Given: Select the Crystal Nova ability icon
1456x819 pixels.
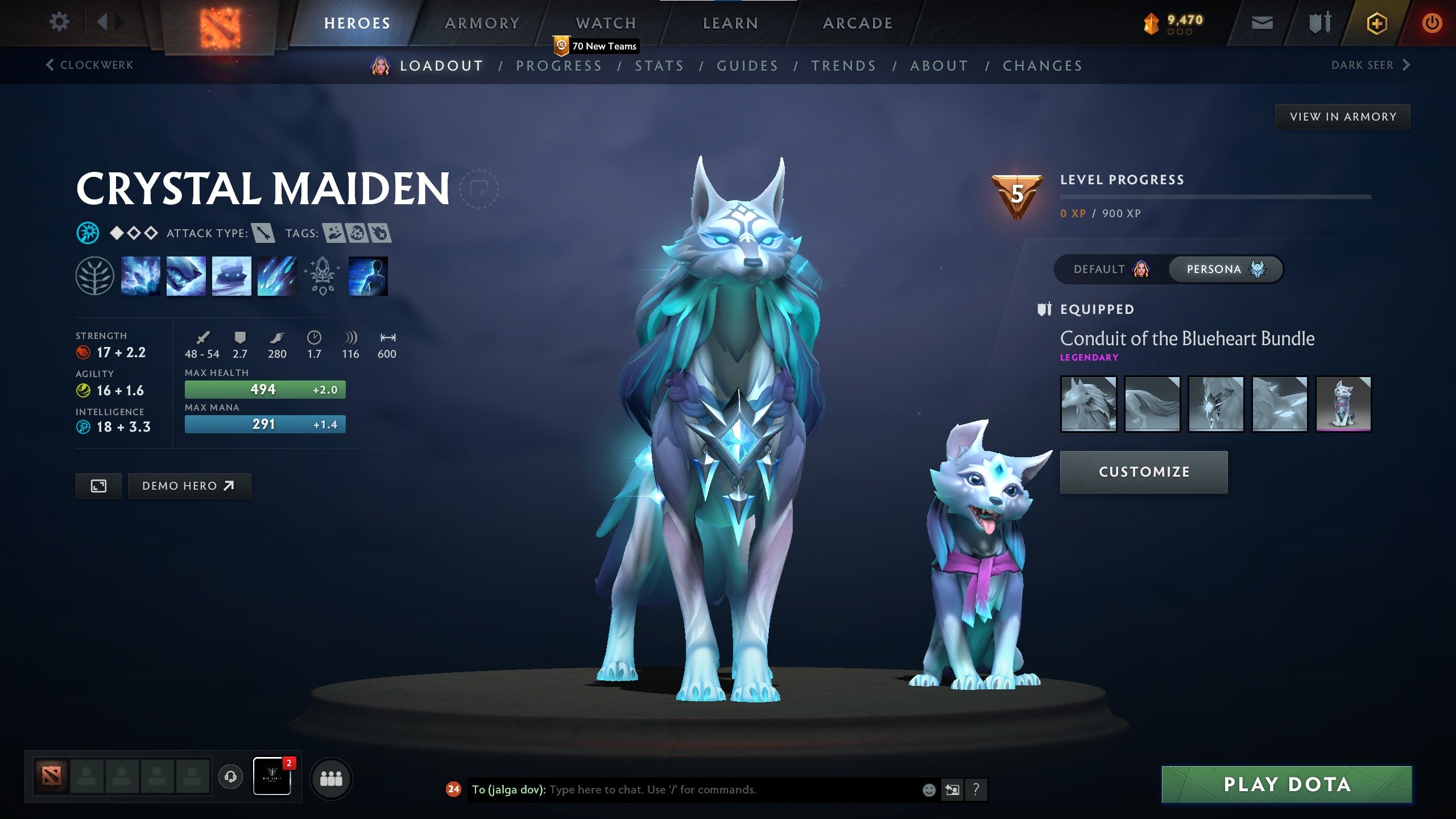Looking at the screenshot, I should tap(139, 277).
